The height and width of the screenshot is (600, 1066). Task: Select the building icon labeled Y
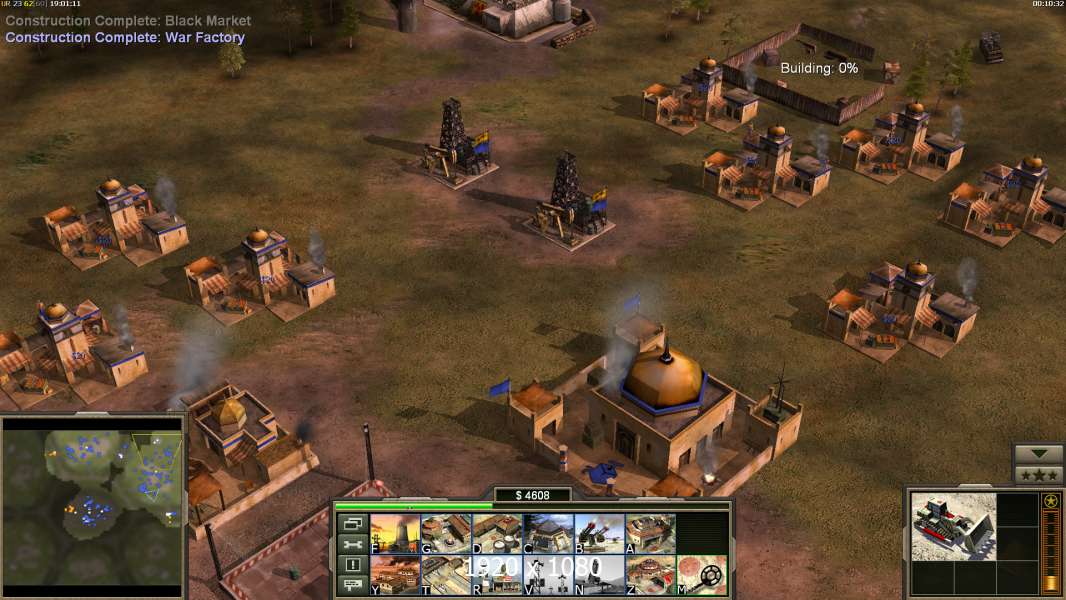coord(394,575)
